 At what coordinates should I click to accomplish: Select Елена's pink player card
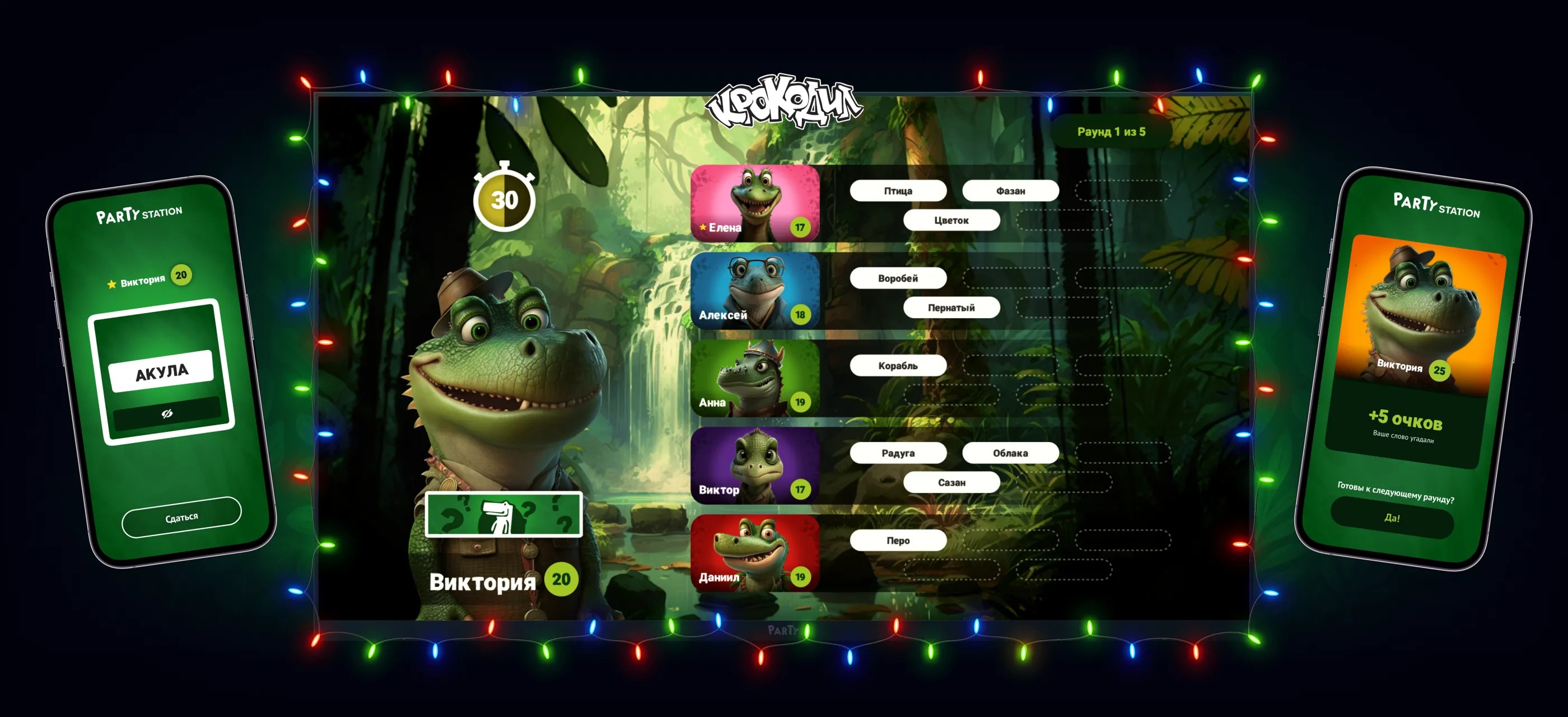(755, 203)
